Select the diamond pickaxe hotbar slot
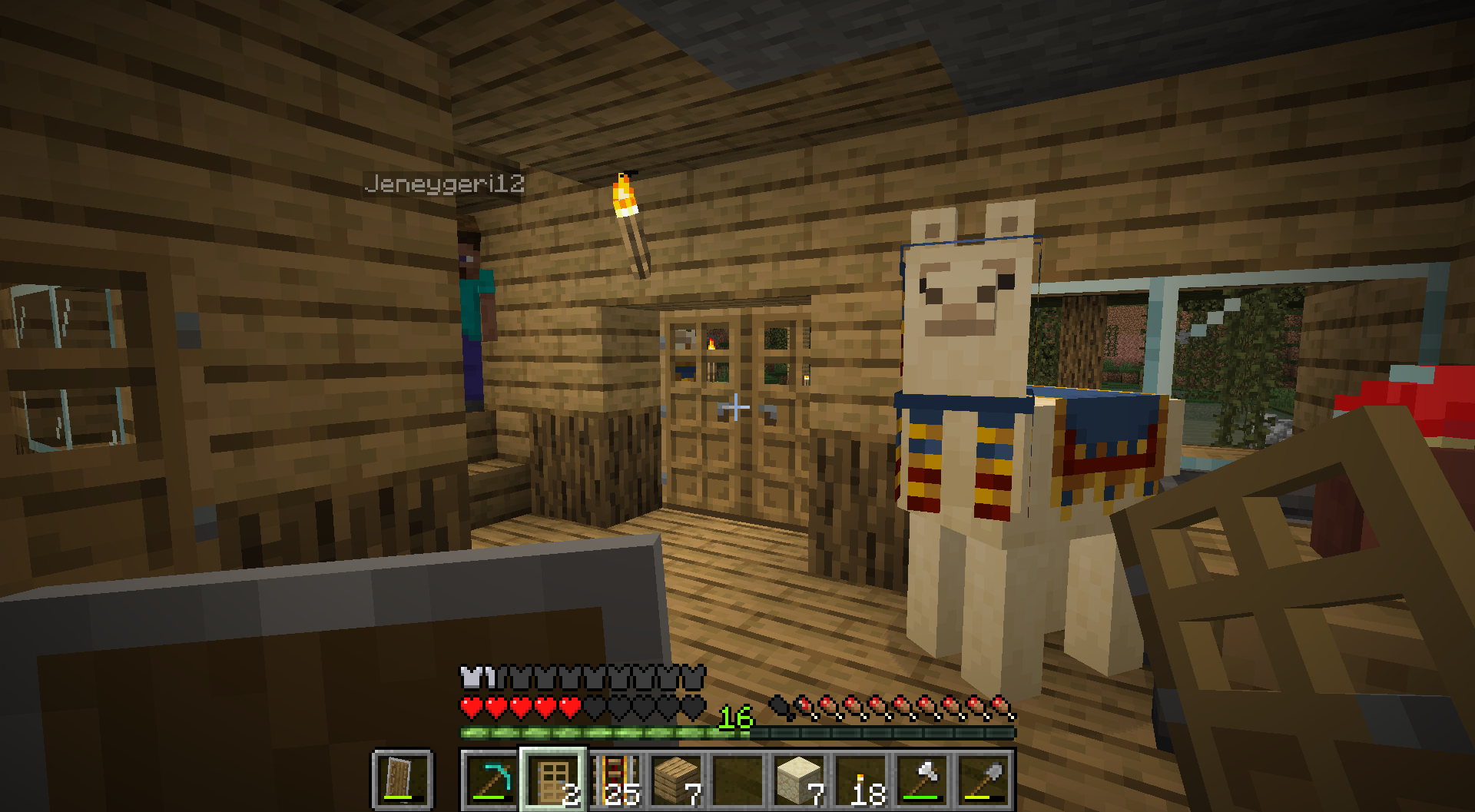Viewport: 1475px width, 812px height. click(491, 780)
